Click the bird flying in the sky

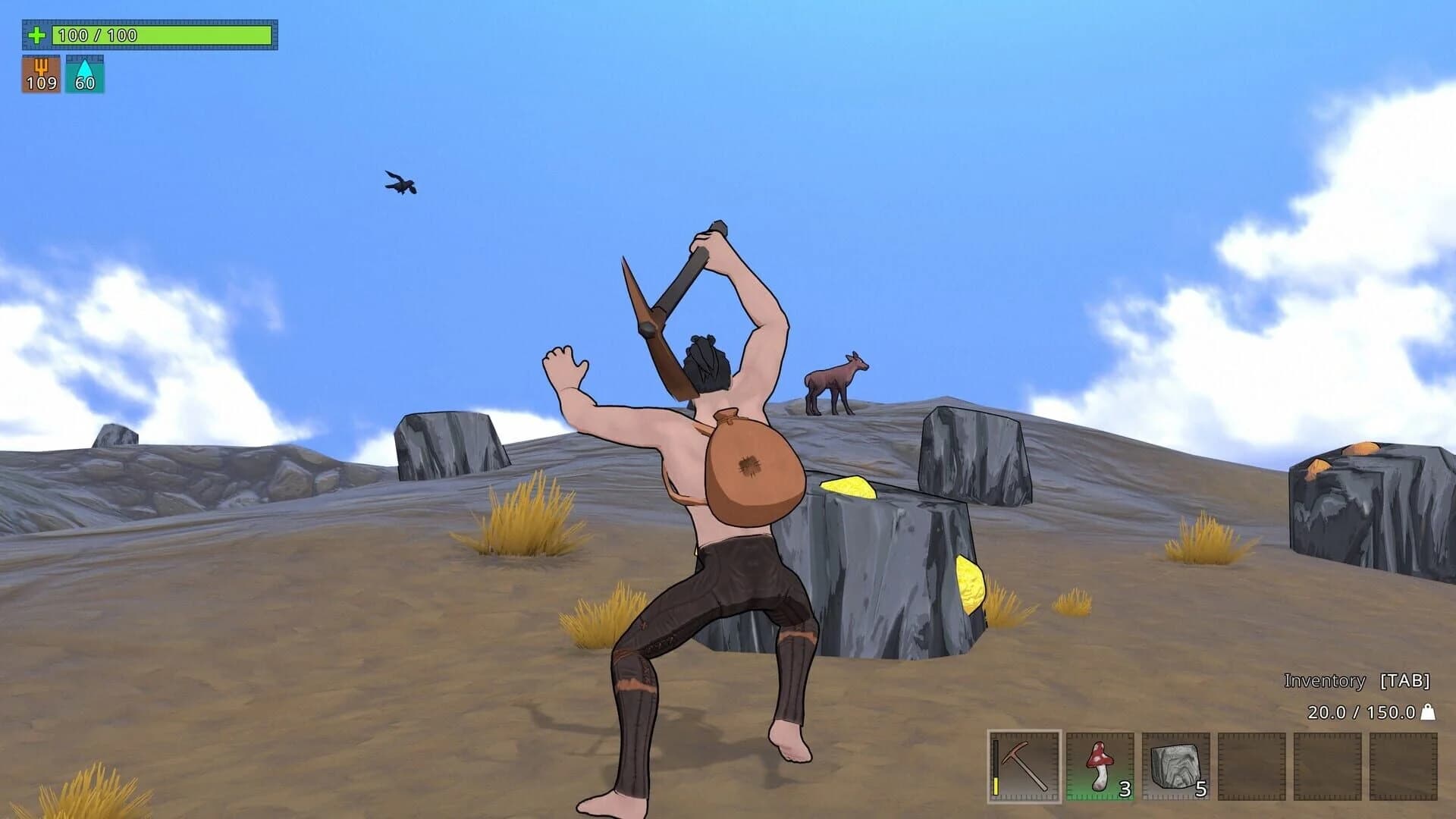tap(401, 184)
